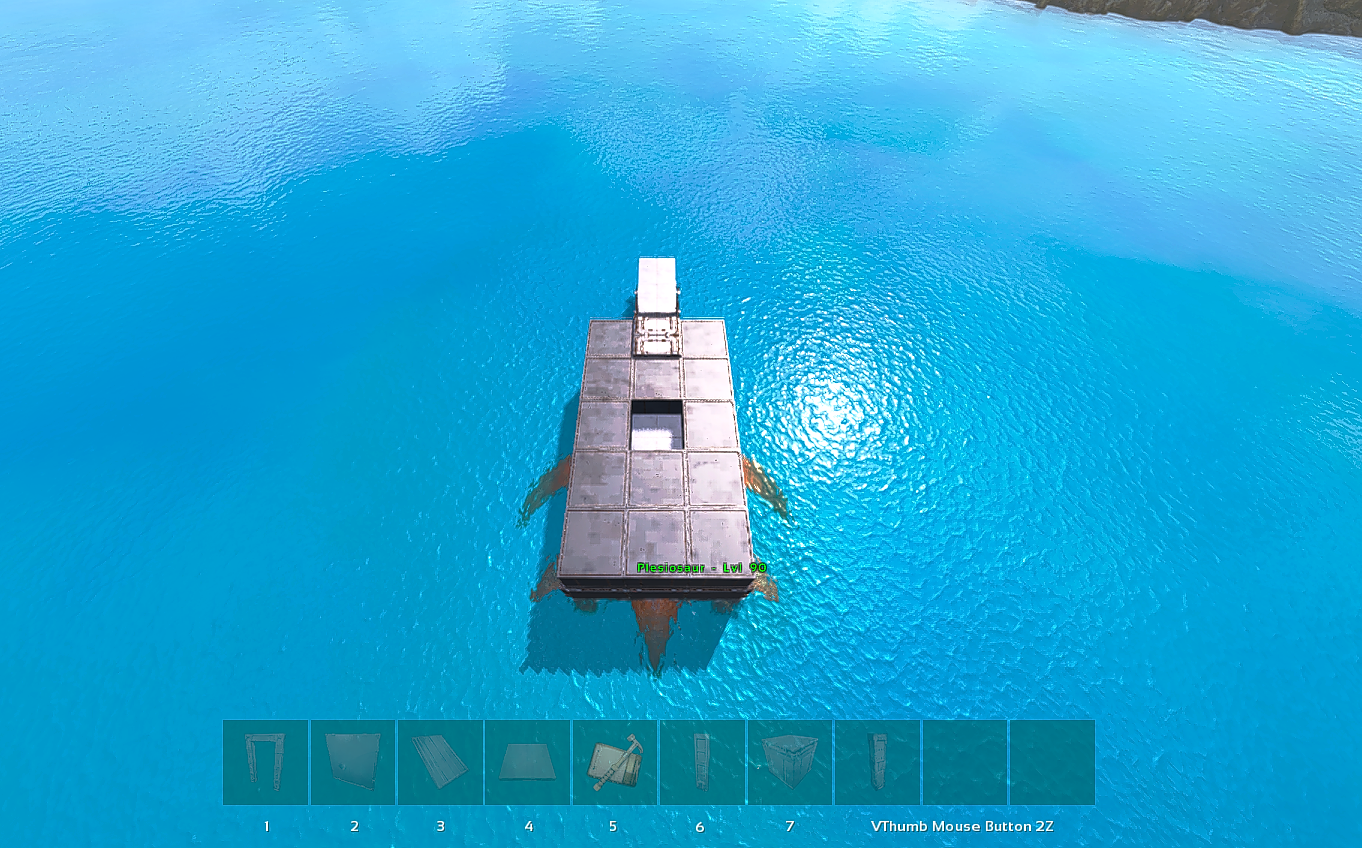Select the flat ceiling tile in hotbar slot 4
This screenshot has width=1362, height=848.
coord(527,762)
